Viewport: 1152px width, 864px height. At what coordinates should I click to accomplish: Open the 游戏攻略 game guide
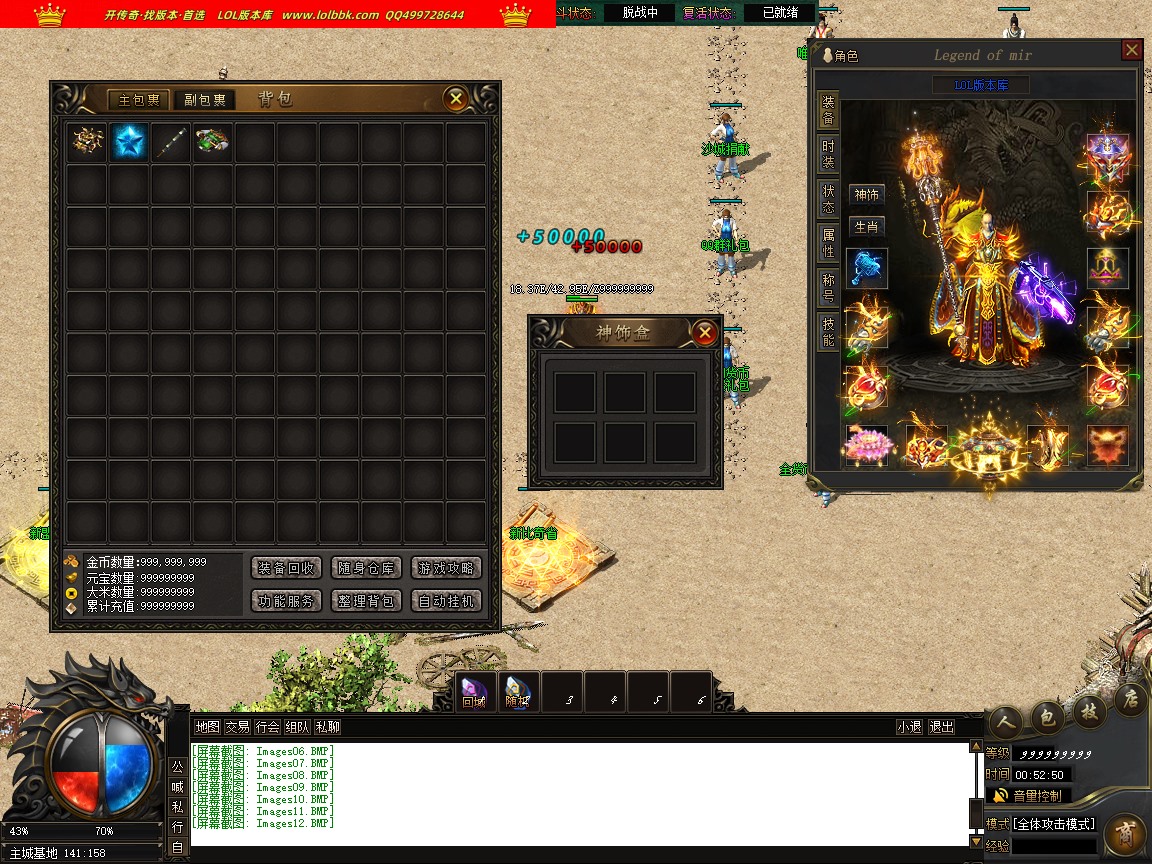tap(446, 568)
